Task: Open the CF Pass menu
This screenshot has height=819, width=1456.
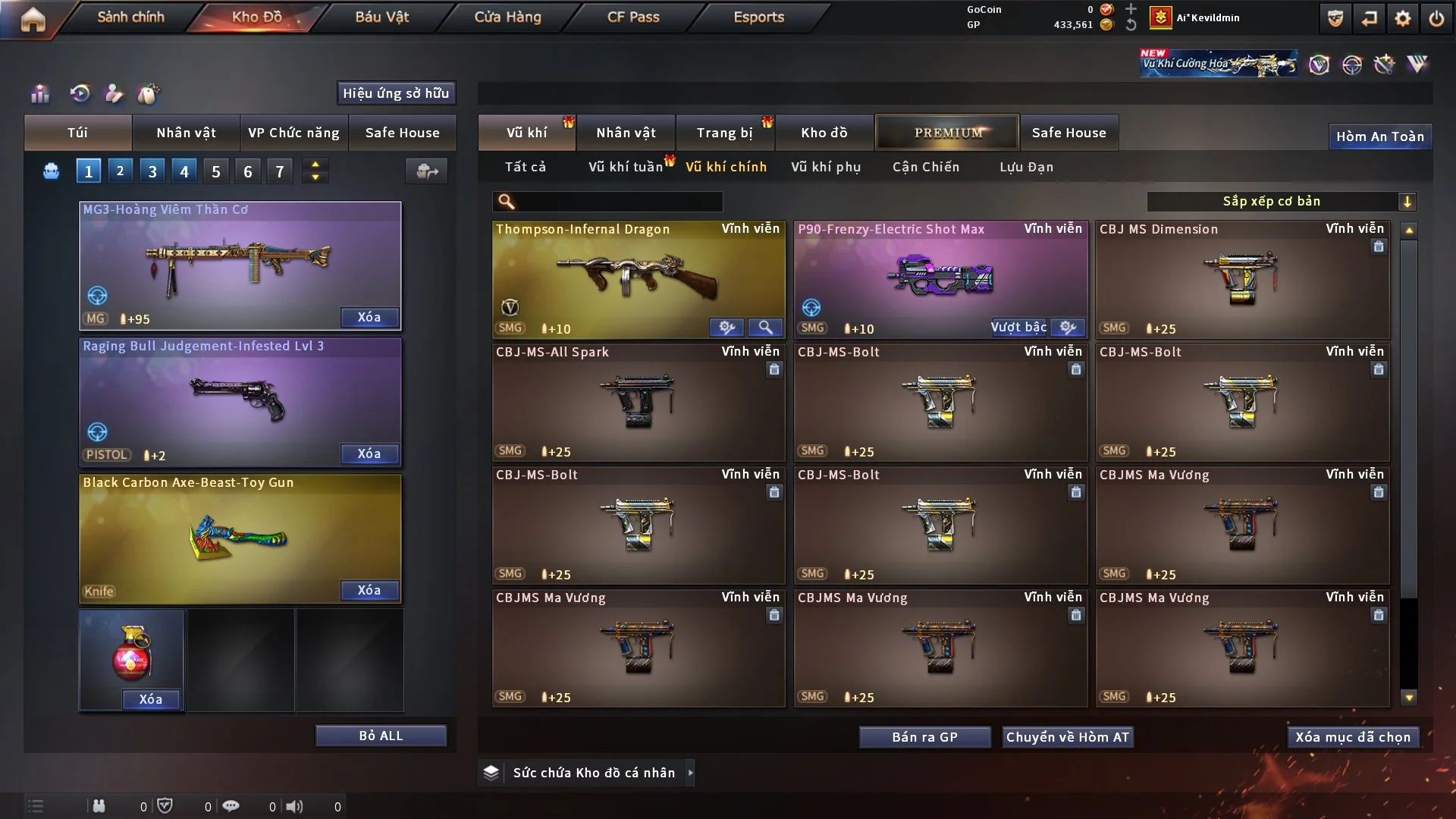Action: [x=633, y=17]
